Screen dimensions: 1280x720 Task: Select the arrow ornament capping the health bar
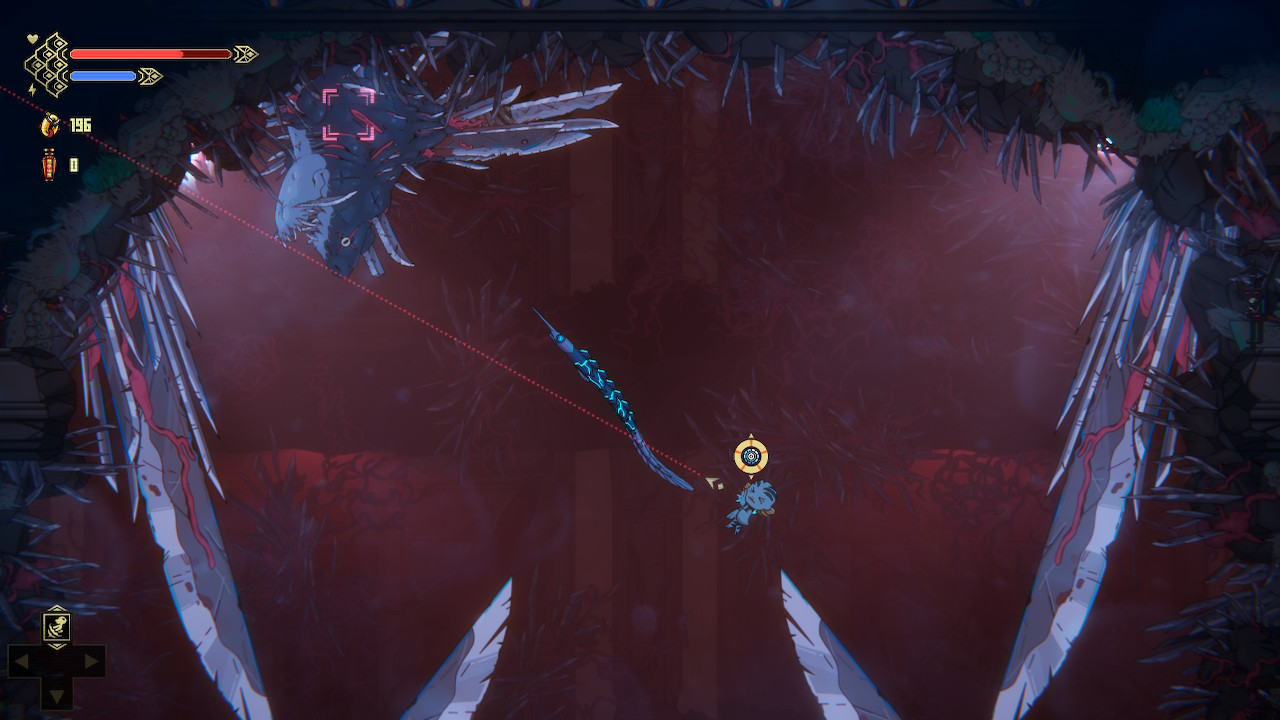pyautogui.click(x=246, y=53)
